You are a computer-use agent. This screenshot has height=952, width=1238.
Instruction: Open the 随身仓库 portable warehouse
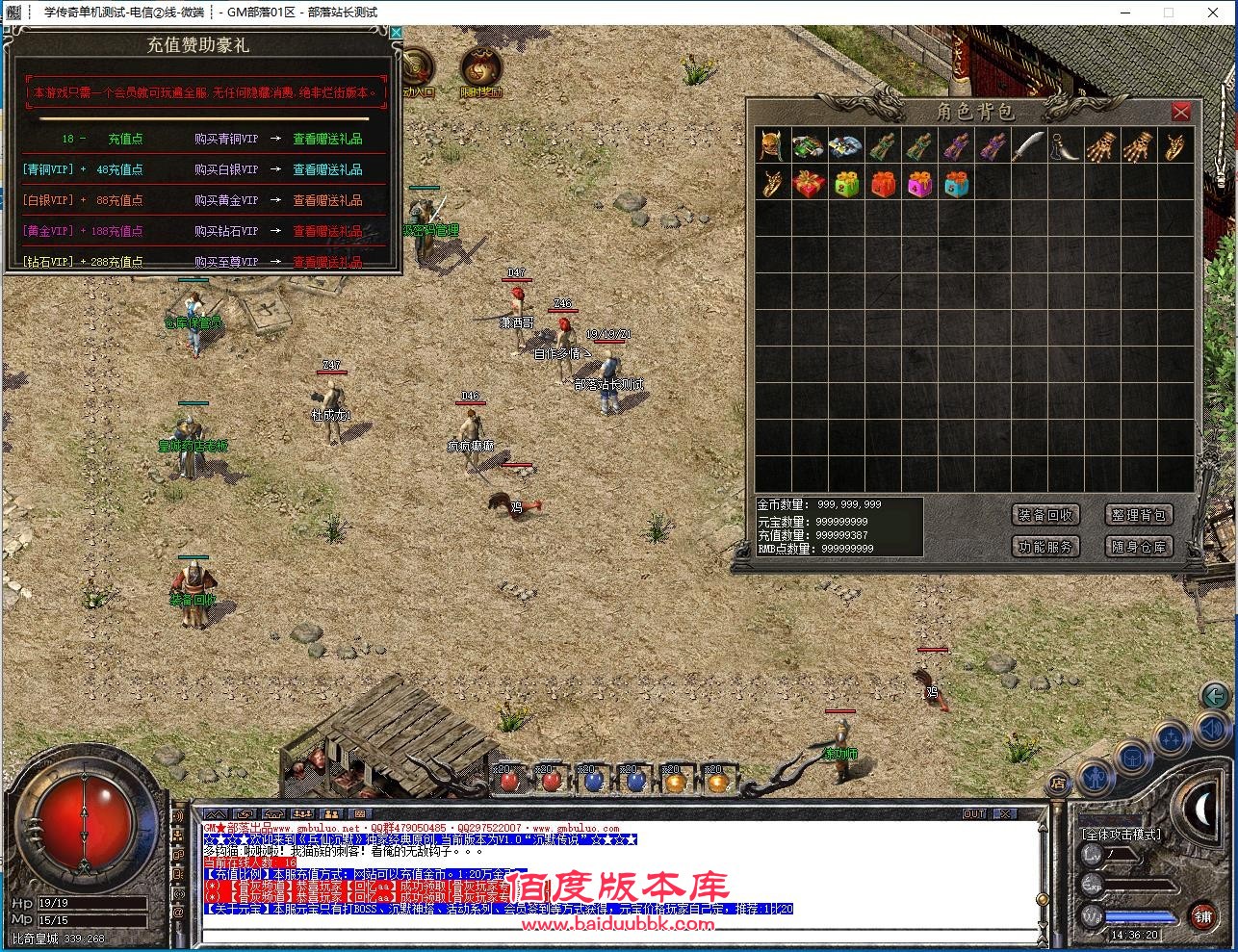coord(1139,546)
